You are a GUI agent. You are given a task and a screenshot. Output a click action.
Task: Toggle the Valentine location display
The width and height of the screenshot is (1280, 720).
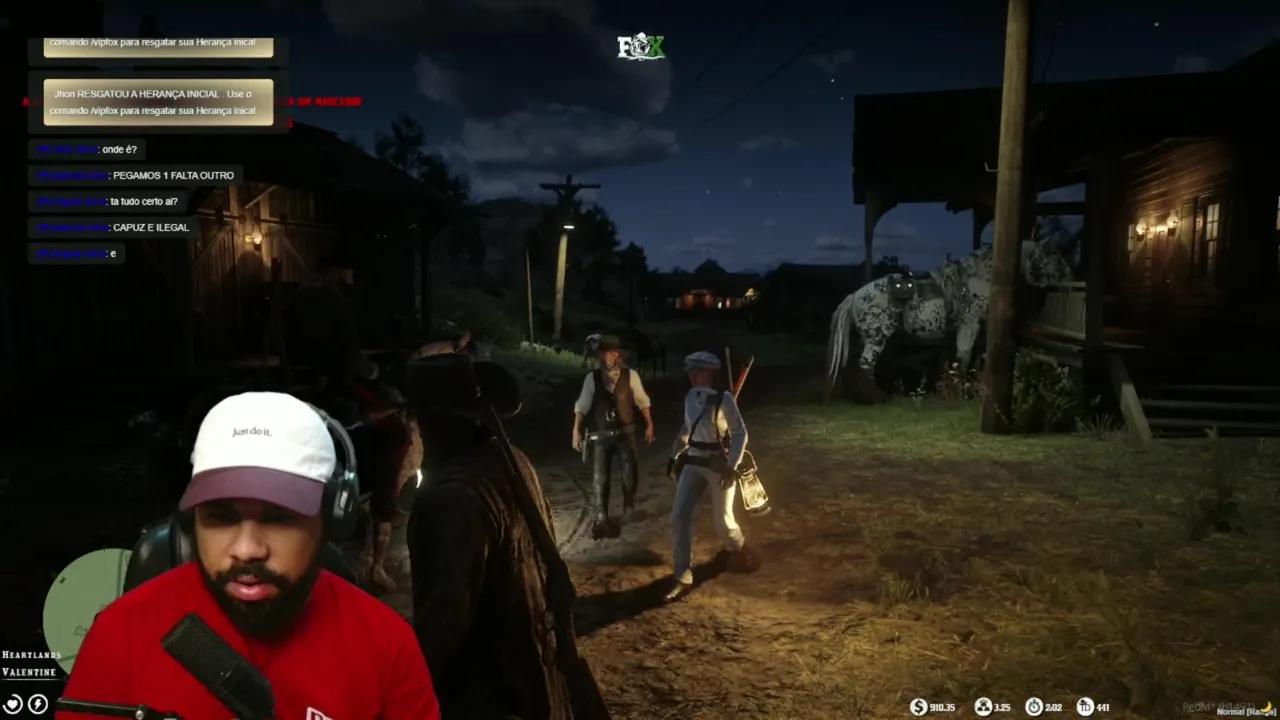click(28, 672)
